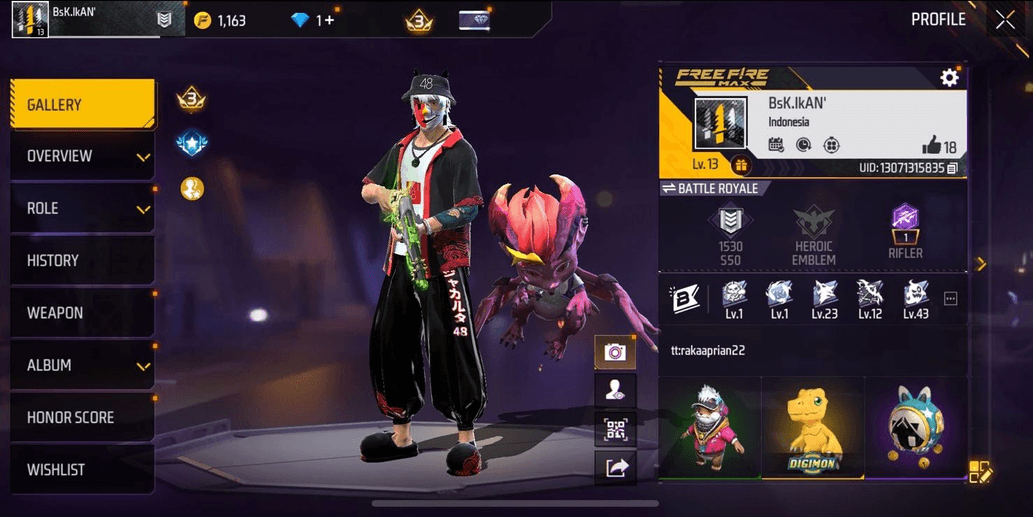This screenshot has height=517, width=1033.
Task: Open the QR code button
Action: (x=615, y=429)
